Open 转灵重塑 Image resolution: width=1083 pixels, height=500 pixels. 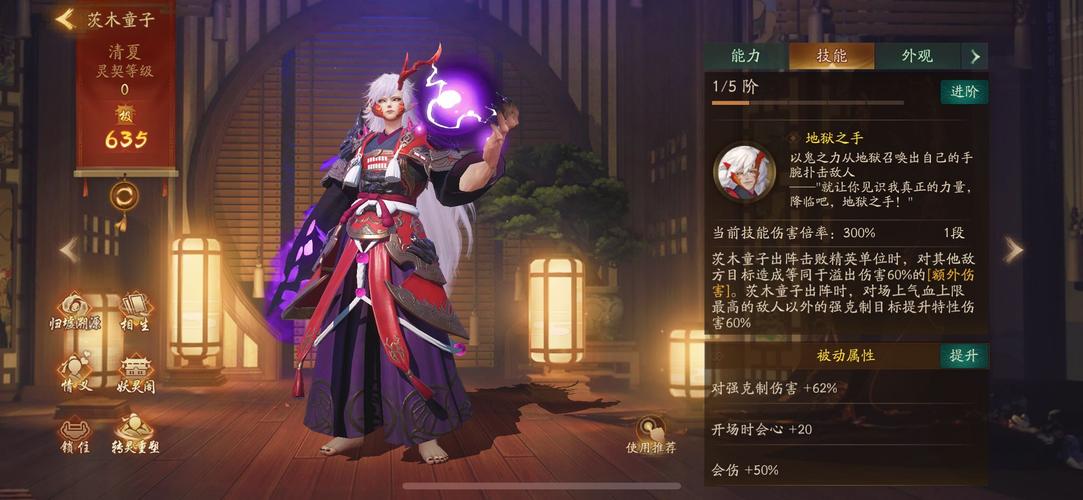point(136,433)
